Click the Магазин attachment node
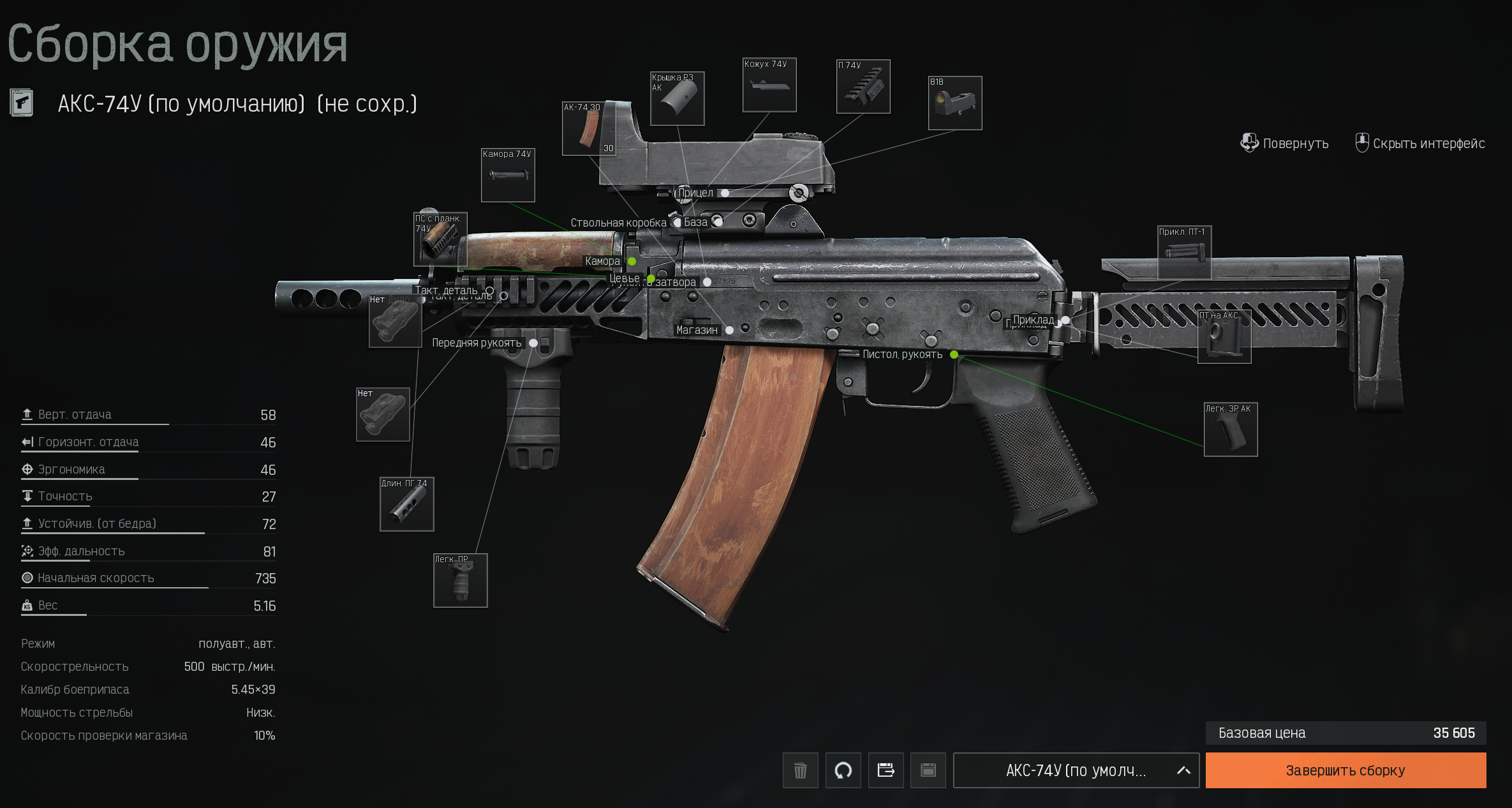This screenshot has width=1512, height=808. click(x=729, y=330)
